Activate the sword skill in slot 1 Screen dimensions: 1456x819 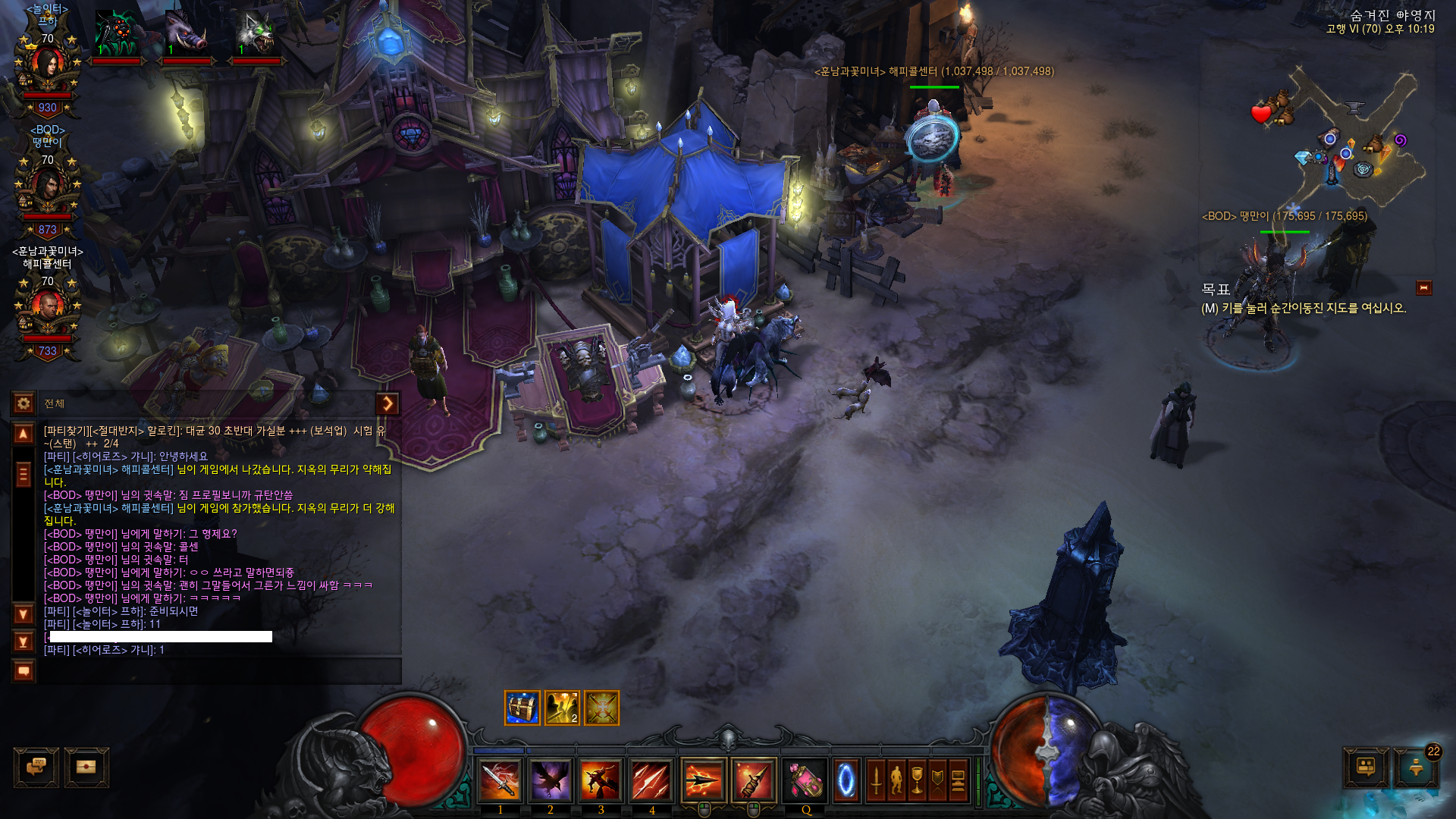(500, 780)
